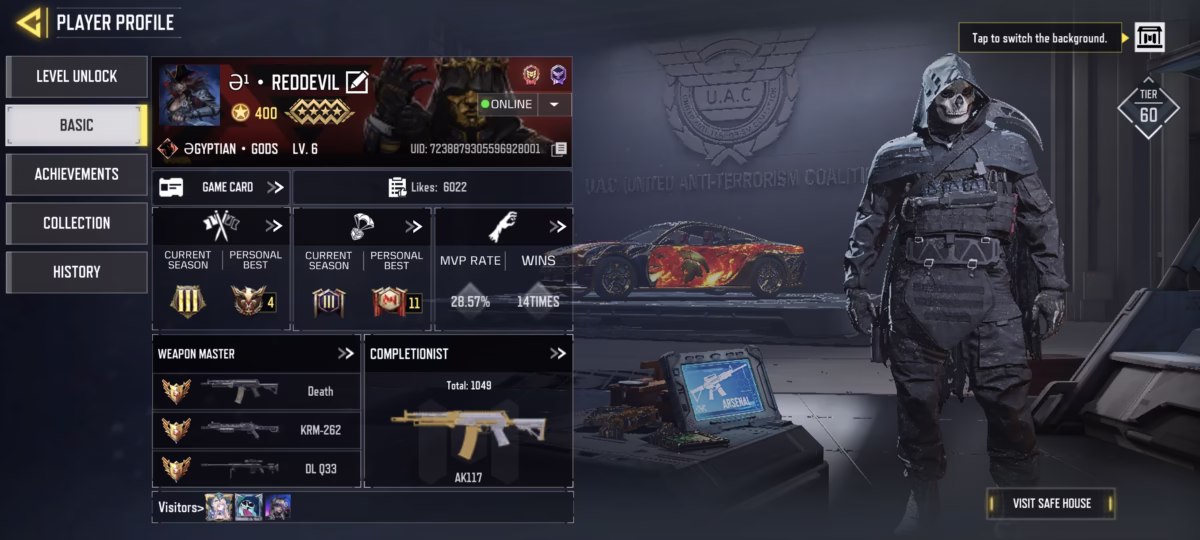1200x540 pixels.
Task: Open the Level Unlock tab
Action: pos(77,77)
